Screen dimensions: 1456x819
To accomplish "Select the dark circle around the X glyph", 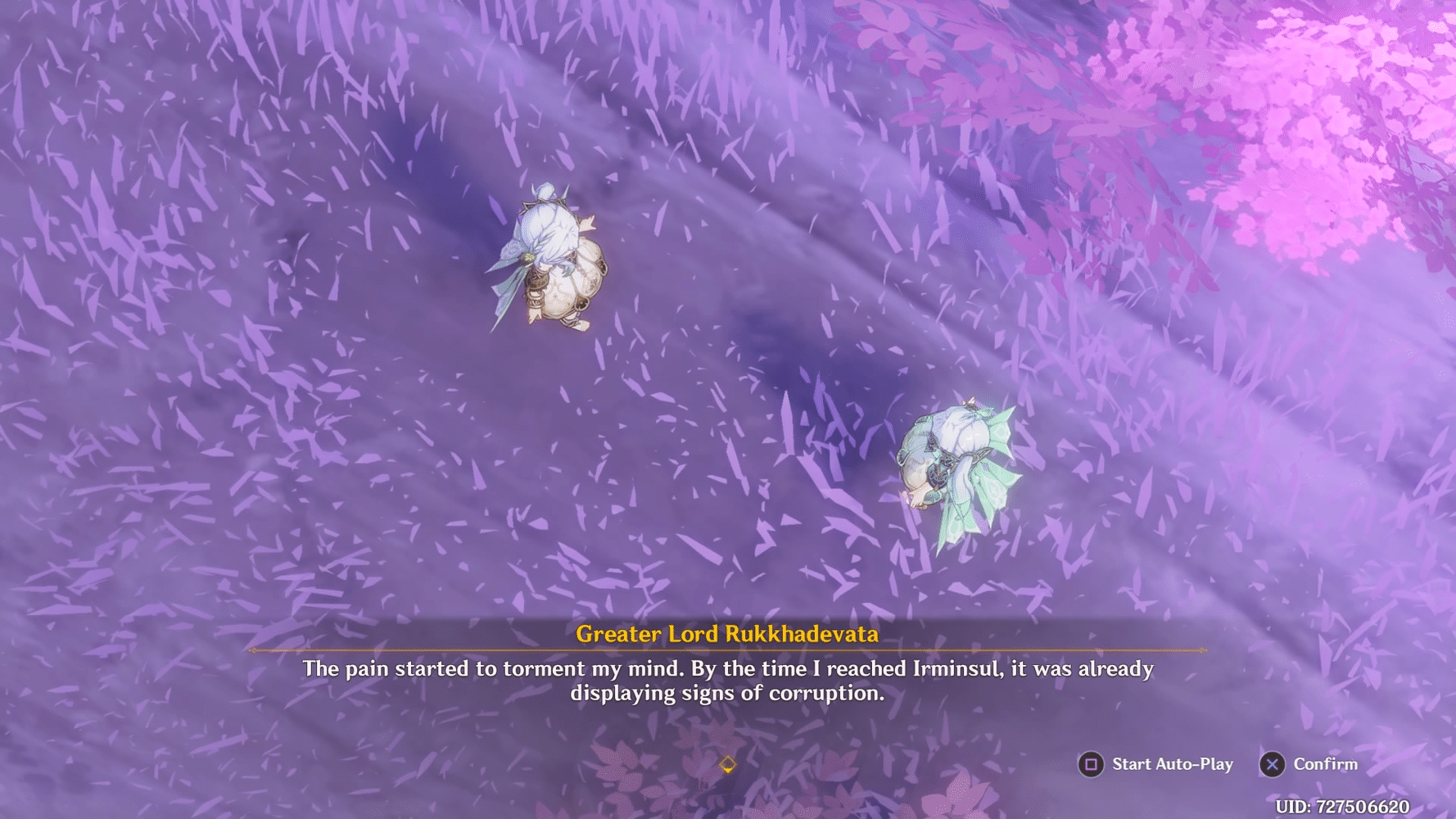I will [1272, 764].
